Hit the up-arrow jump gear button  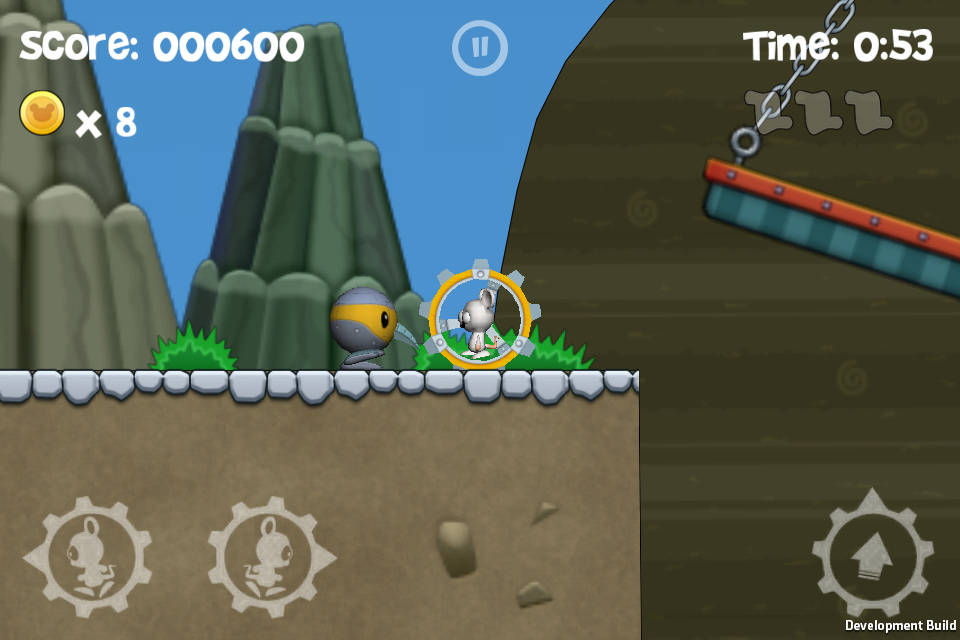(x=873, y=553)
